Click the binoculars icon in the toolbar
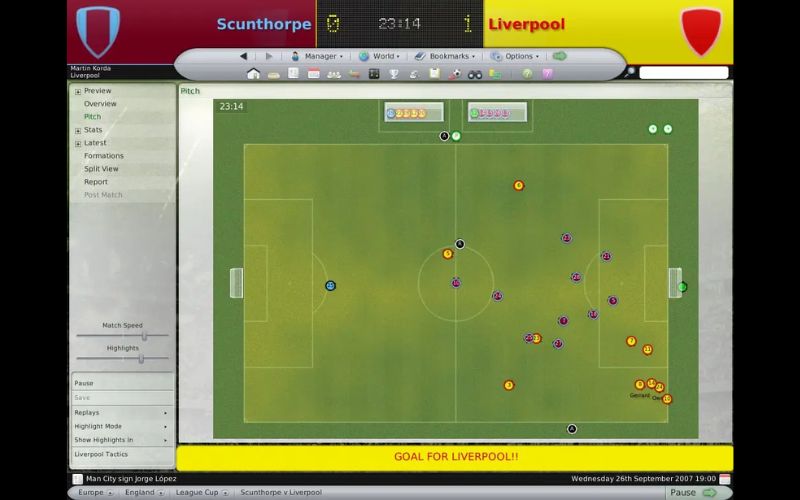The height and width of the screenshot is (500, 800). [x=475, y=73]
